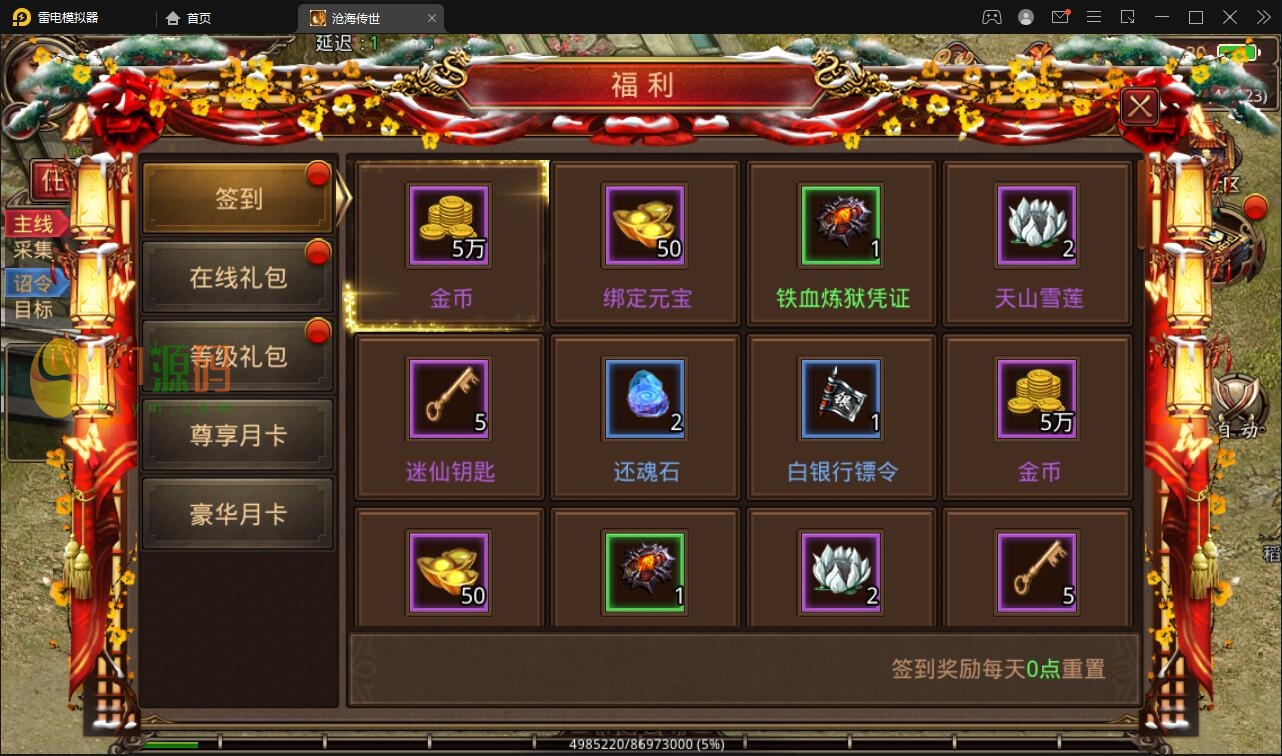The width and height of the screenshot is (1282, 756).
Task: Select the 铁血炼狱凭证 reward icon
Action: pyautogui.click(x=841, y=225)
